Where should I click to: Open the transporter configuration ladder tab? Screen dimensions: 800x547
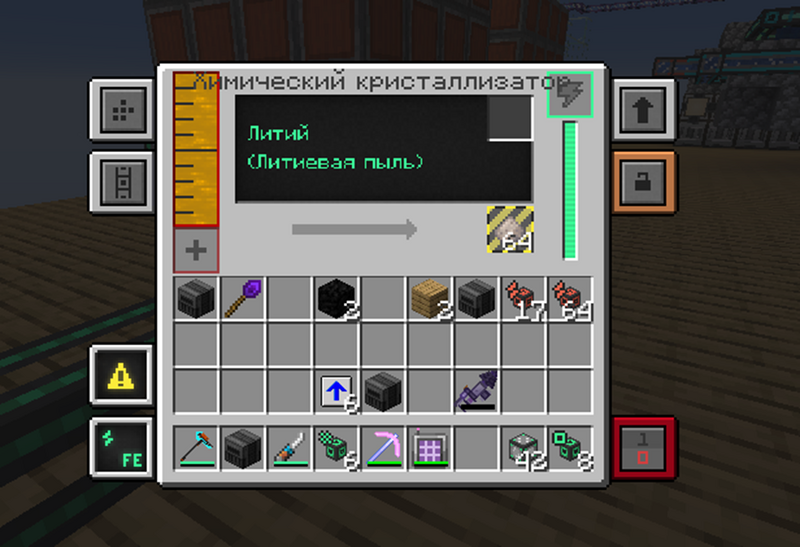tap(121, 182)
